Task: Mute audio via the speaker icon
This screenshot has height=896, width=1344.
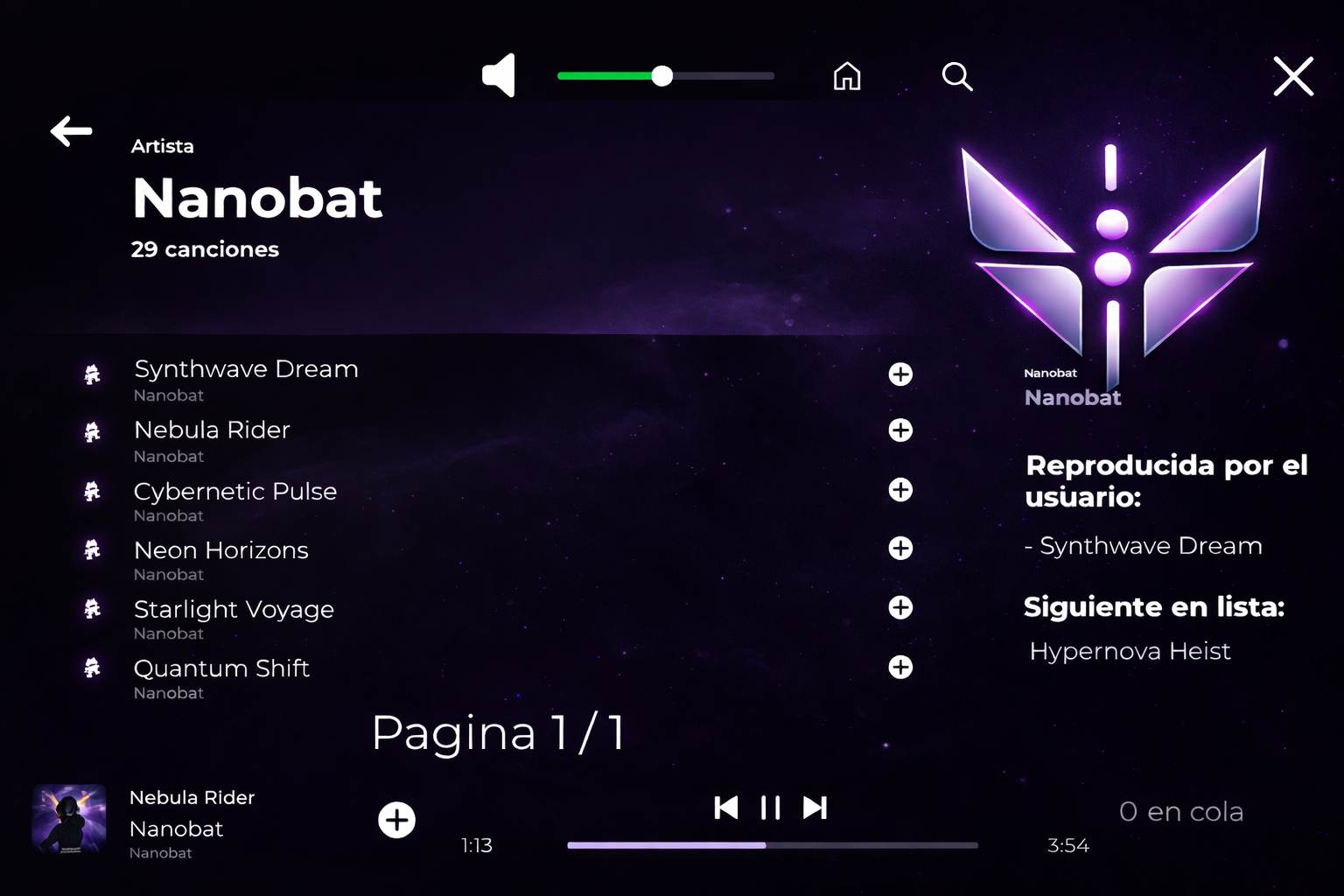Action: (499, 76)
